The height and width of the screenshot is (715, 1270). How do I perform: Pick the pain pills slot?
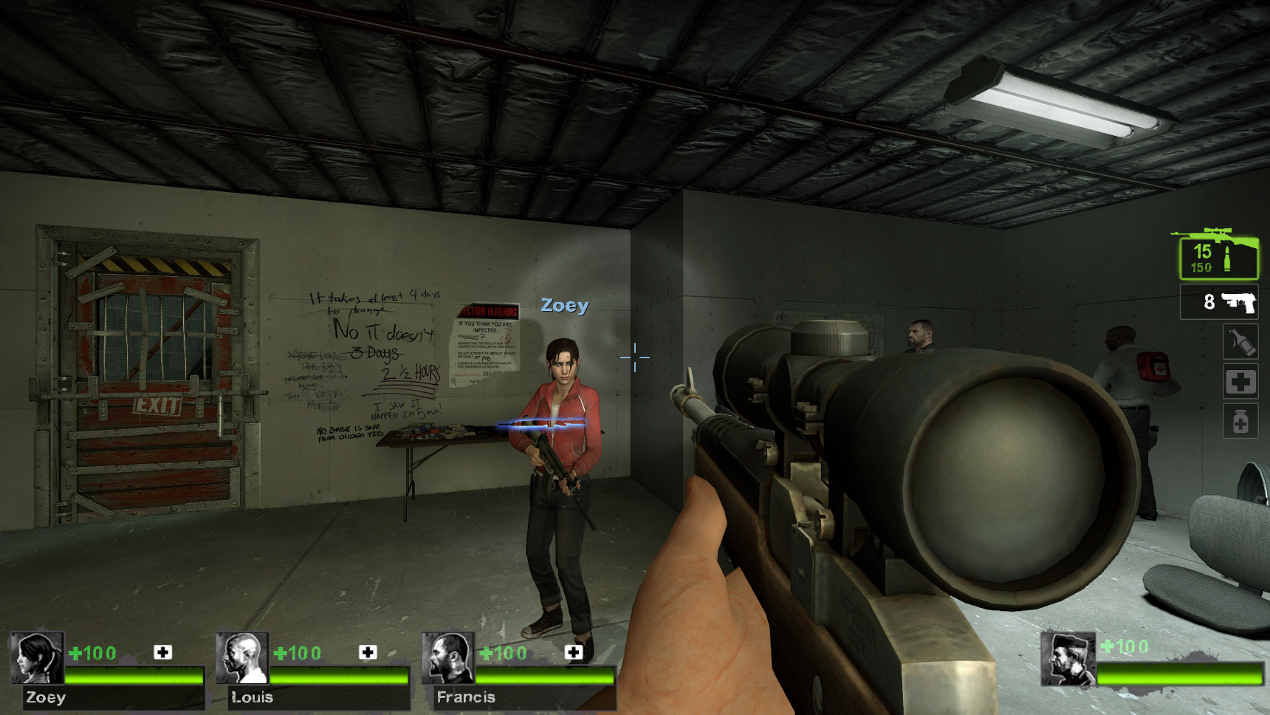1240,421
